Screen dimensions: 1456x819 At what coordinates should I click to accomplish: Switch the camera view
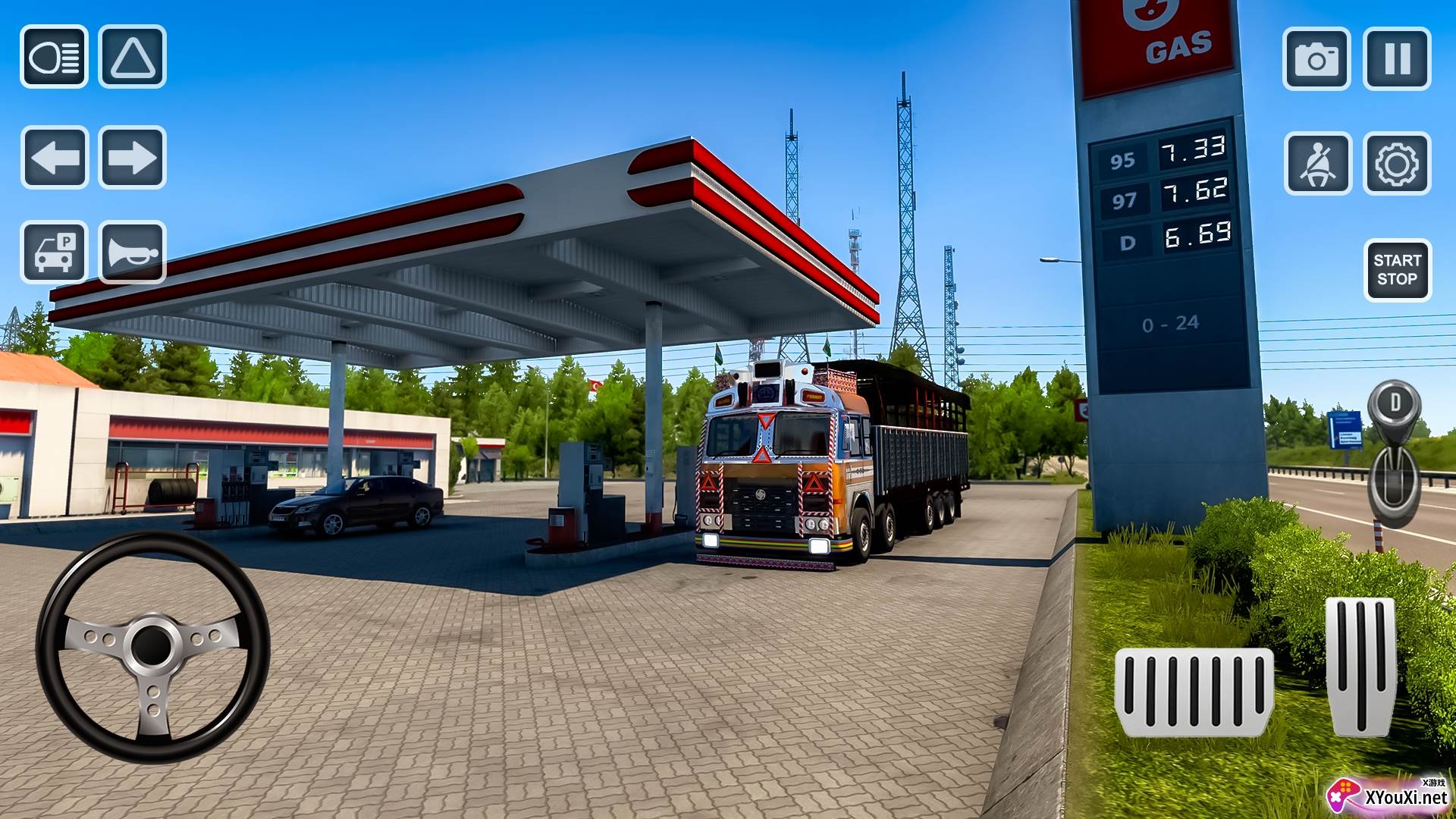click(x=1316, y=59)
